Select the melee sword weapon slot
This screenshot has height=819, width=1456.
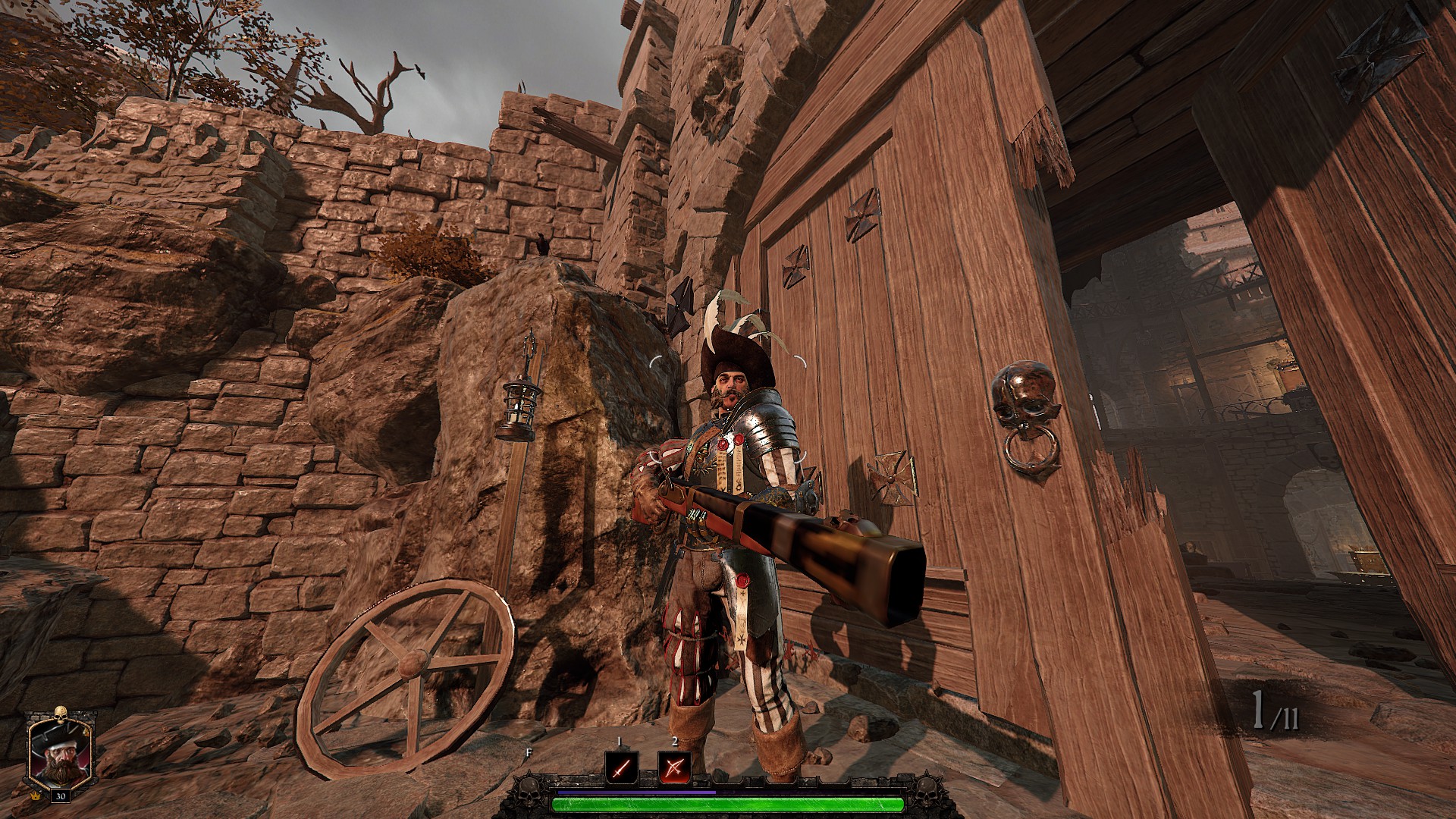620,767
